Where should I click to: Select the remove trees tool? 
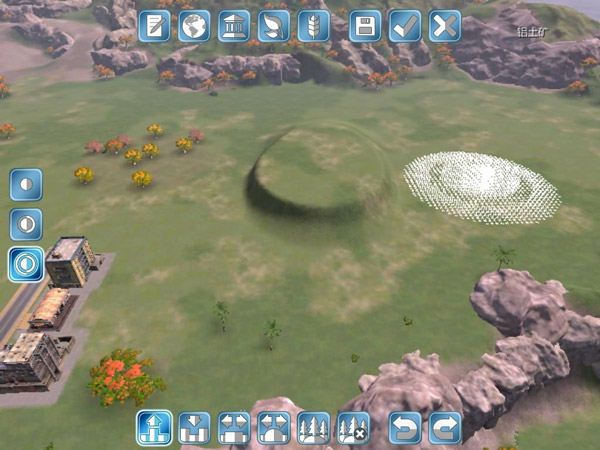coord(353,428)
